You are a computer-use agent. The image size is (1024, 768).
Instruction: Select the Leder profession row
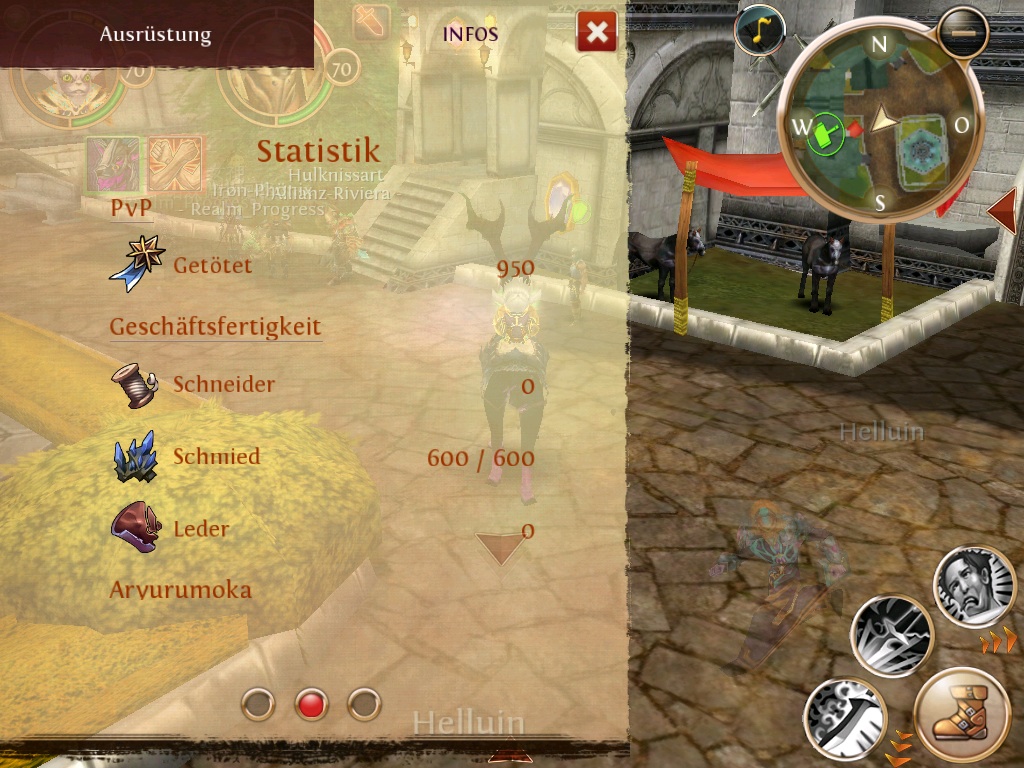tap(322, 529)
